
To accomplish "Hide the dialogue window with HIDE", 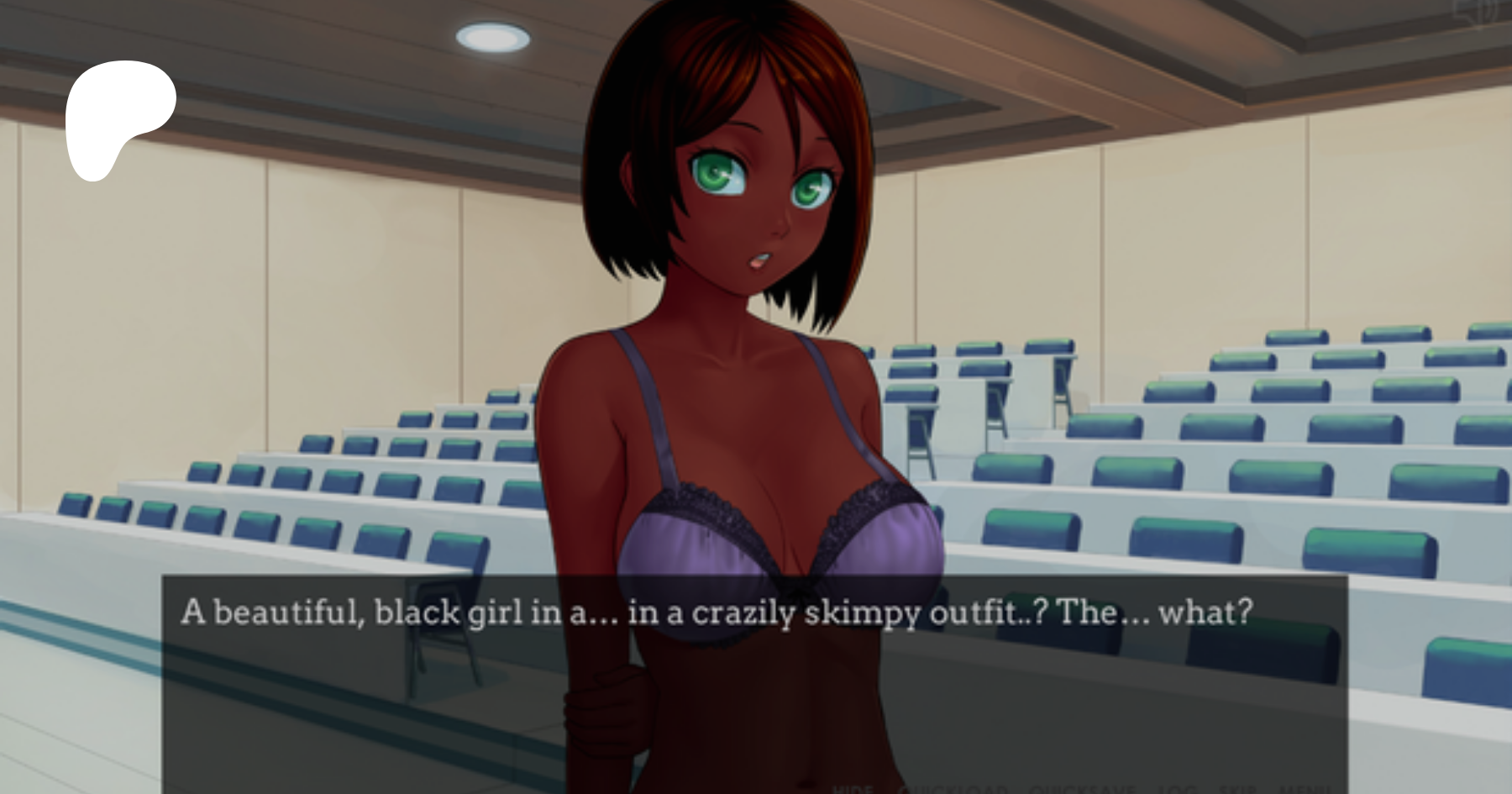I will click(853, 789).
